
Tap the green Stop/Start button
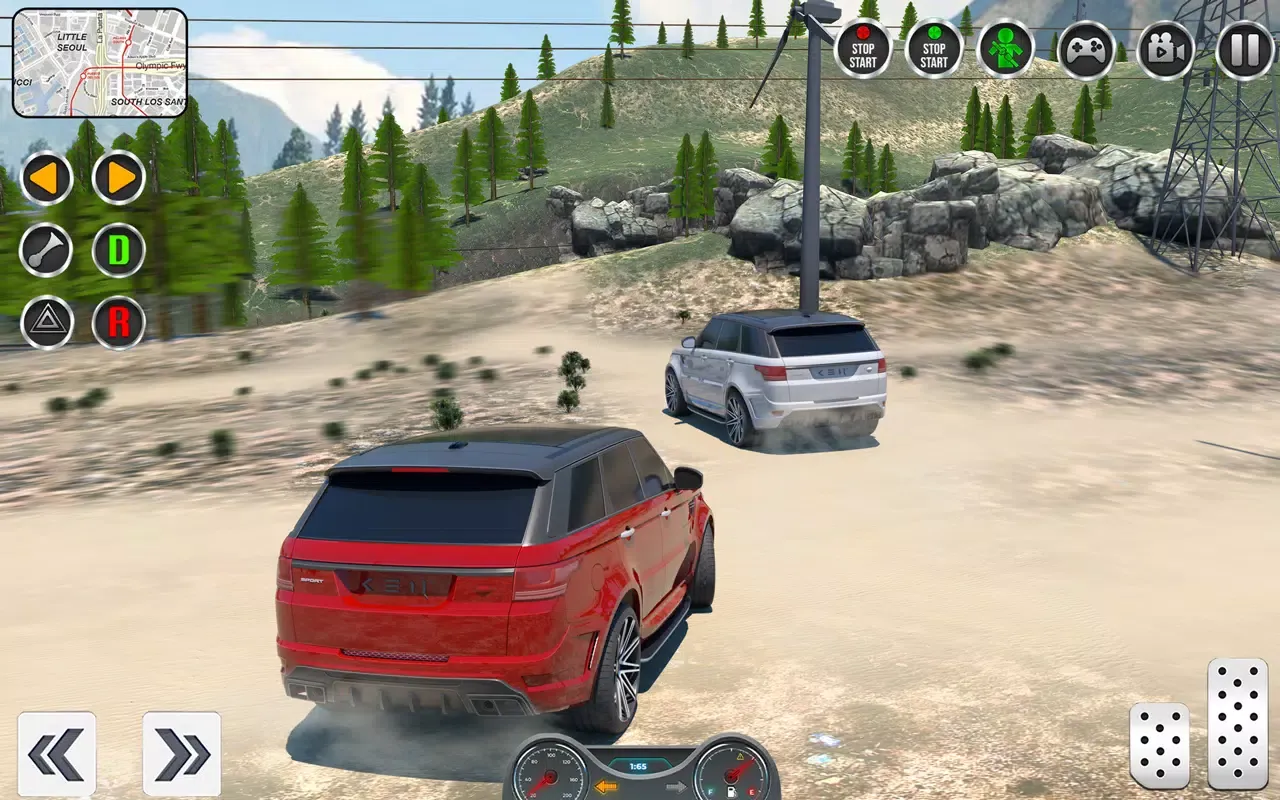pyautogui.click(x=932, y=47)
